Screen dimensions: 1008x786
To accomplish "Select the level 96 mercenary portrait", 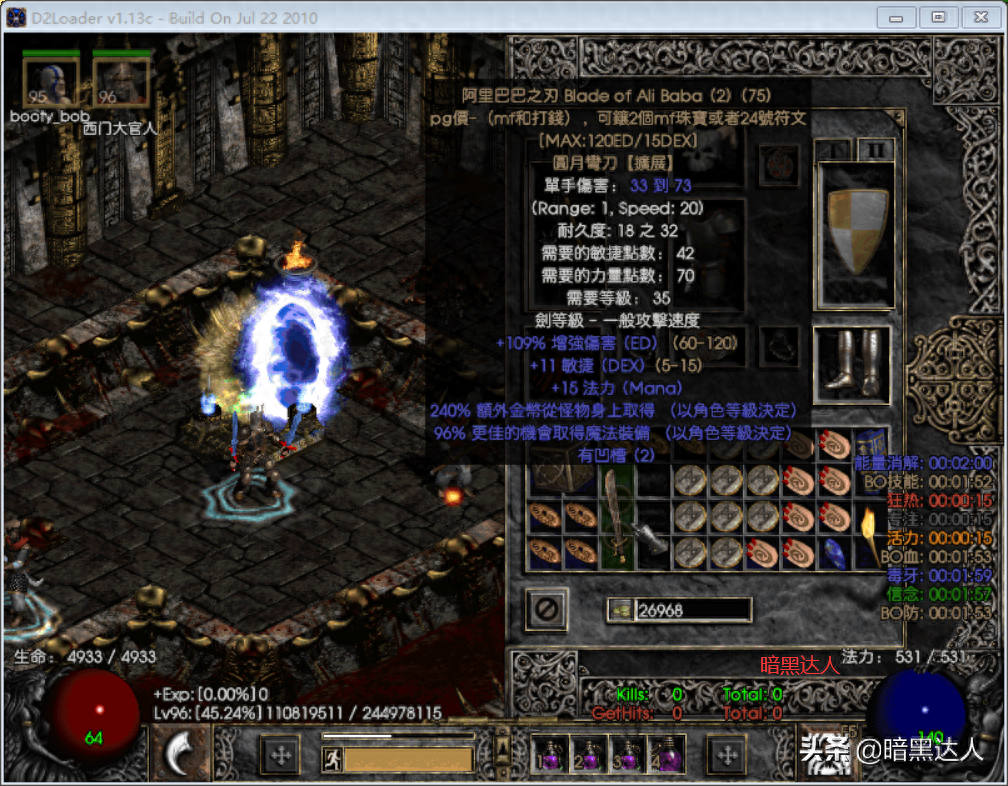I will tap(120, 82).
